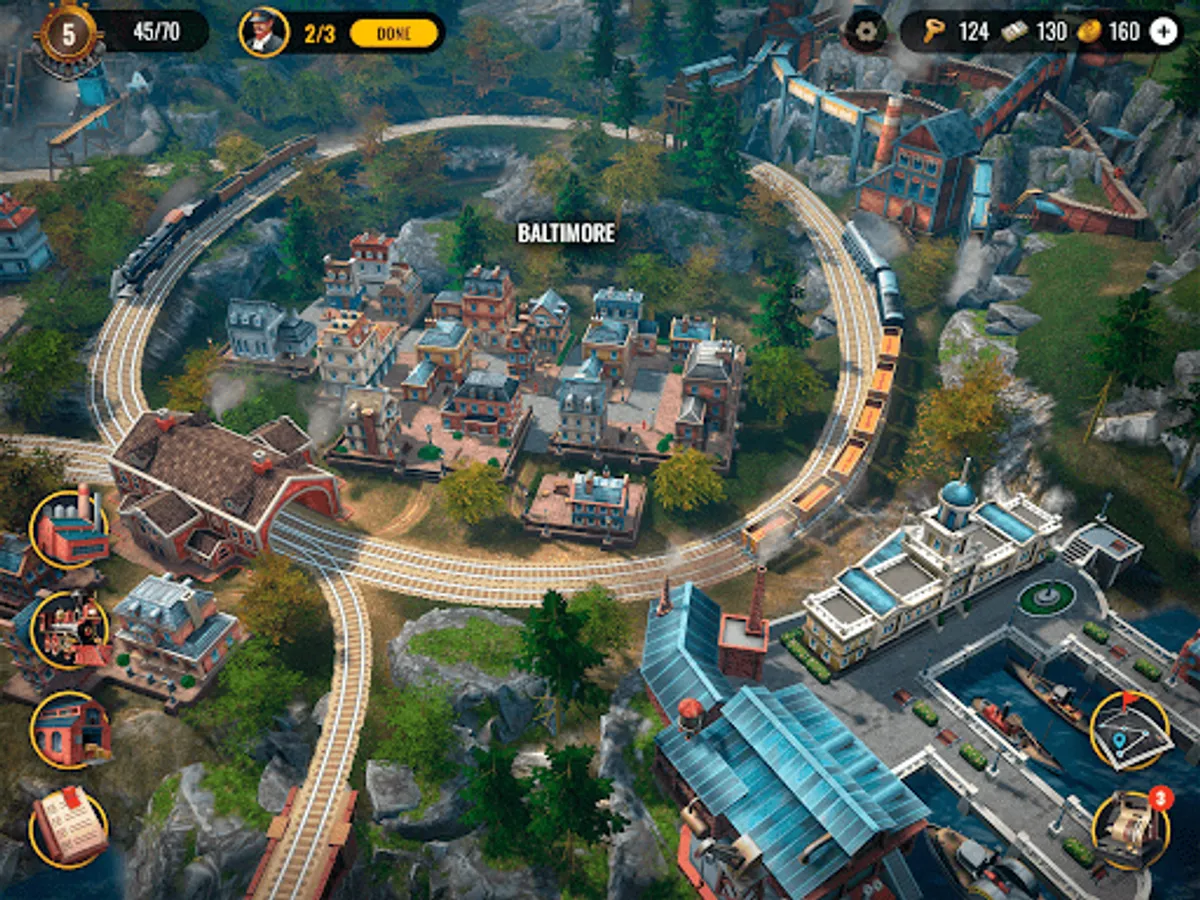Open the ticker machine with 3 notifications

pyautogui.click(x=1130, y=830)
